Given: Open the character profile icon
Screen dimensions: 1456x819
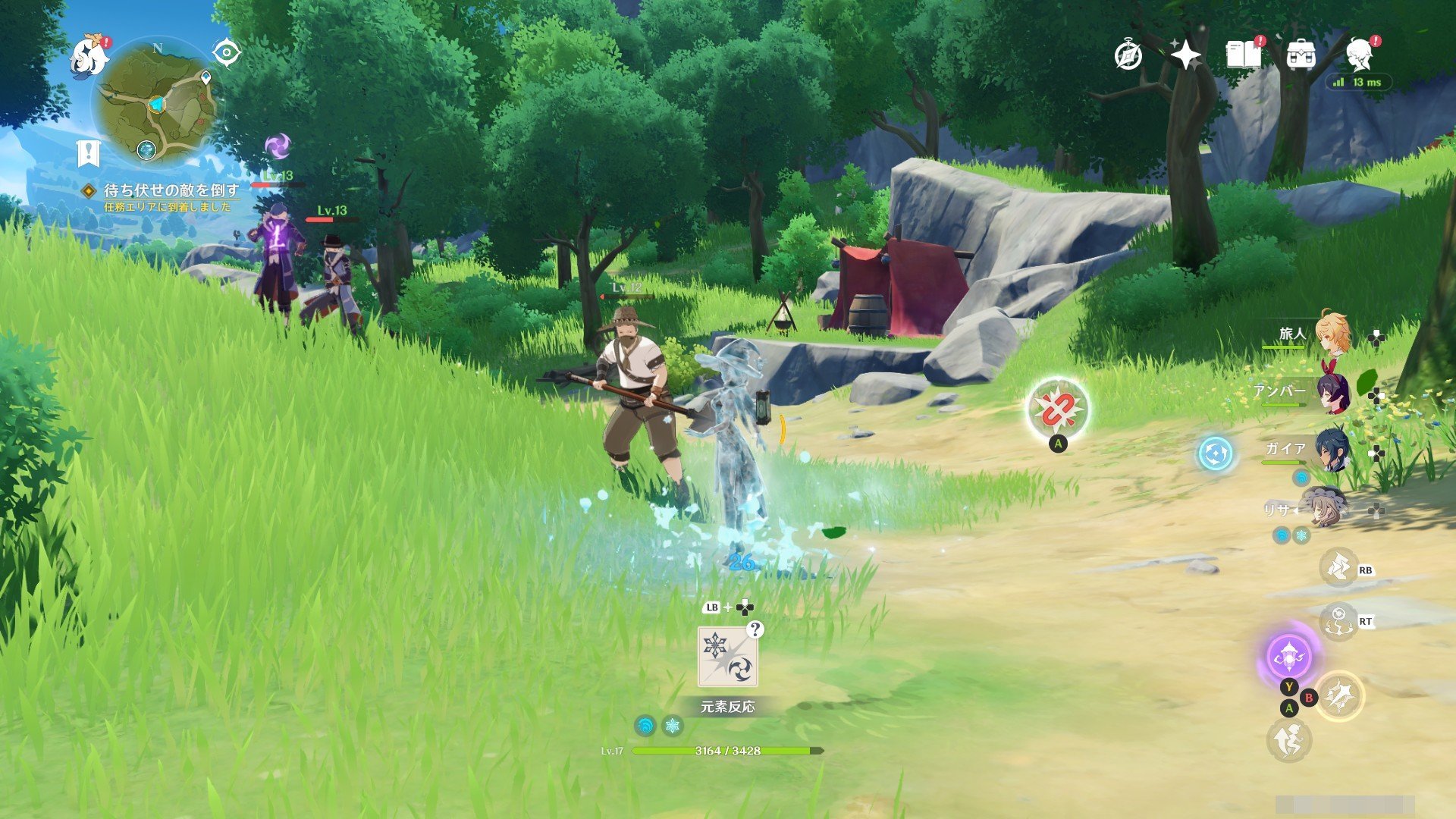Looking at the screenshot, I should (x=1360, y=55).
